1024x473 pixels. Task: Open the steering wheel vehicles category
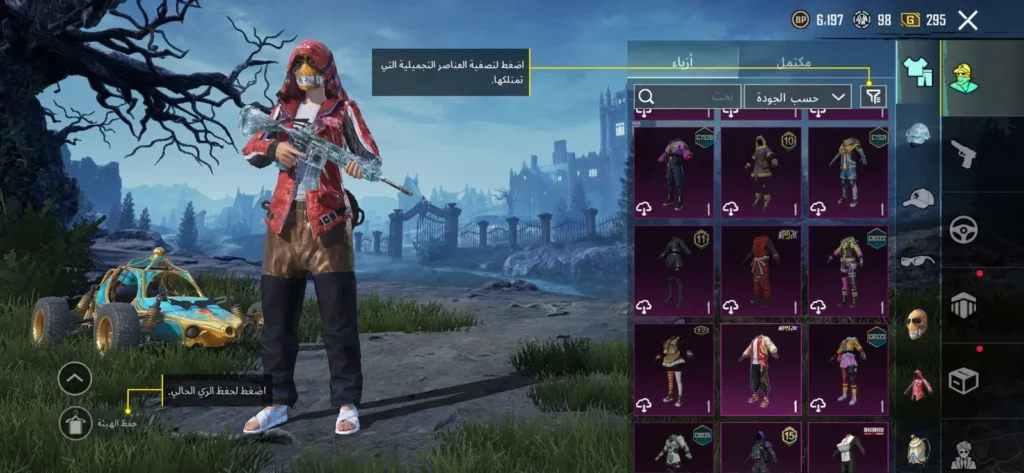964,229
